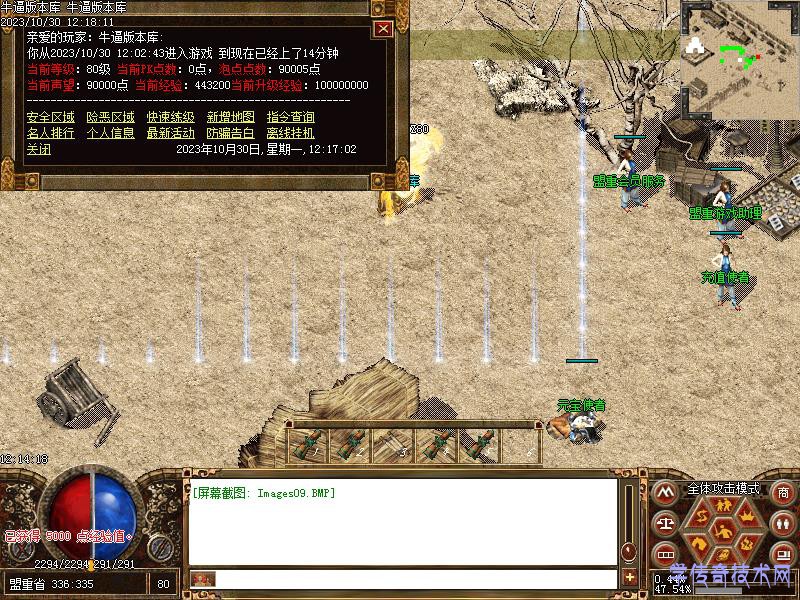The width and height of the screenshot is (800, 600).
Task: Close the welcome dialog with the X button
Action: [x=383, y=29]
